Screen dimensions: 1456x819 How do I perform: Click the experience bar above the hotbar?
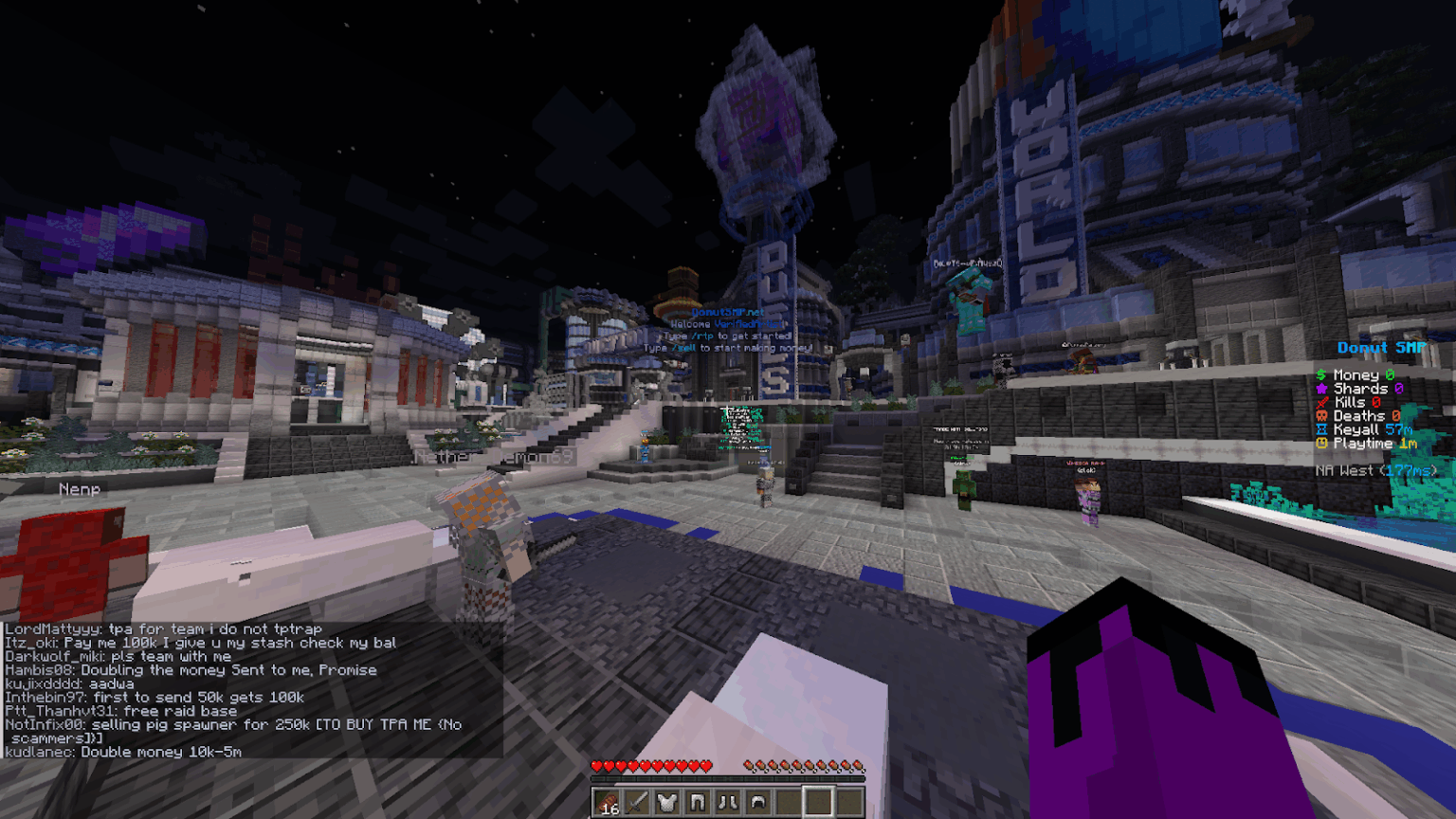point(728,777)
